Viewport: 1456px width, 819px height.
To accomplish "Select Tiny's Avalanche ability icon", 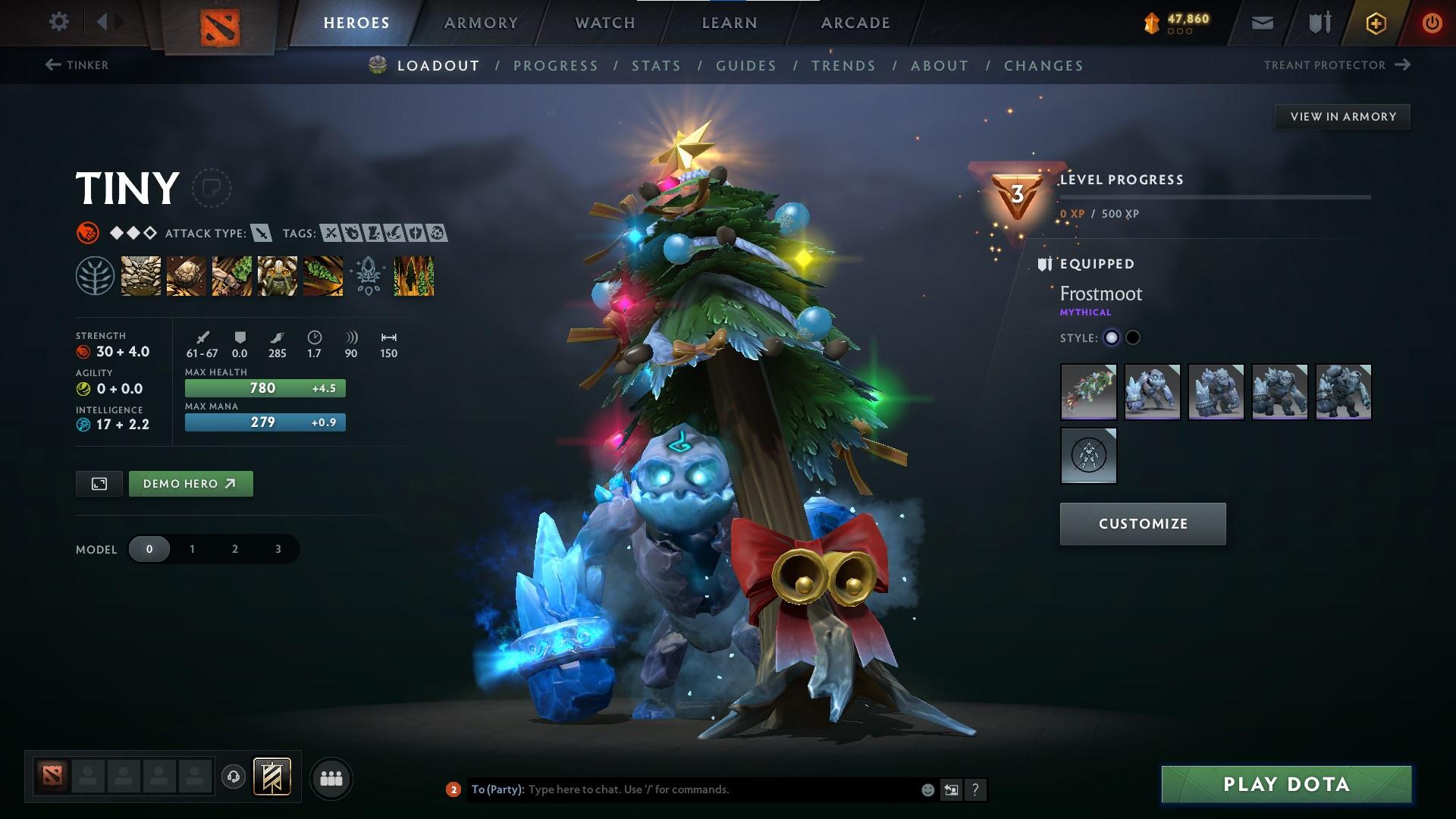I will click(x=140, y=275).
